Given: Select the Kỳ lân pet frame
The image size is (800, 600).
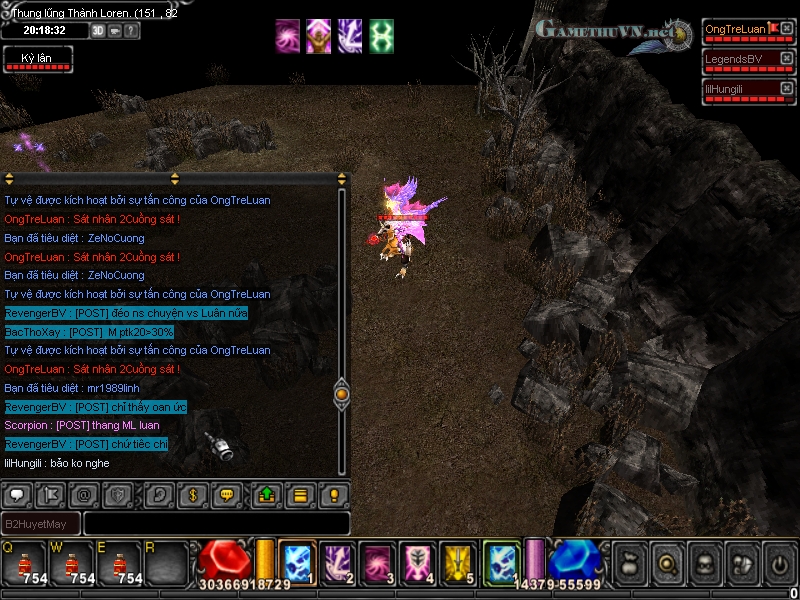Looking at the screenshot, I should tap(36, 61).
